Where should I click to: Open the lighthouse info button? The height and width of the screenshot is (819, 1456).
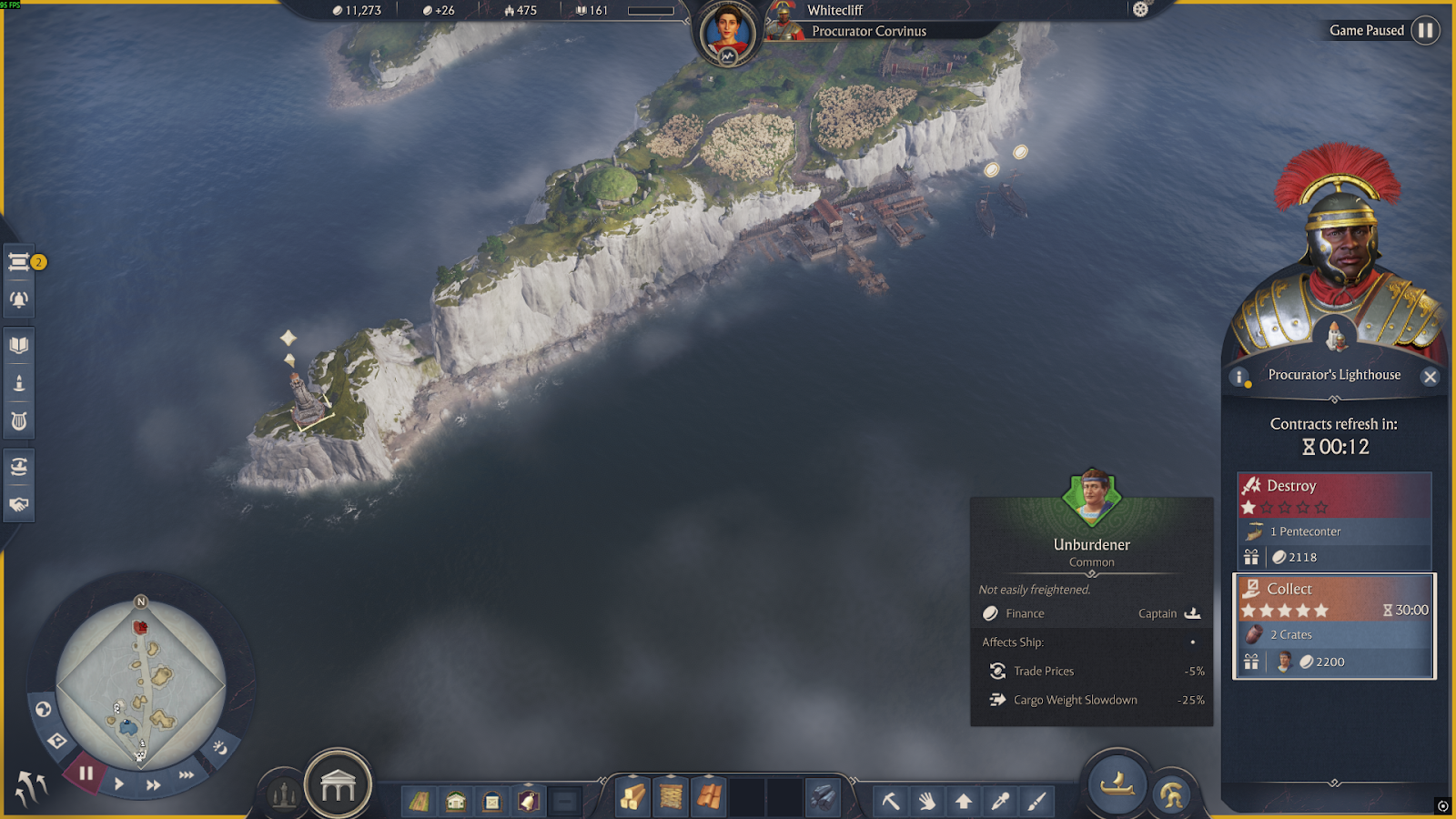click(1239, 377)
